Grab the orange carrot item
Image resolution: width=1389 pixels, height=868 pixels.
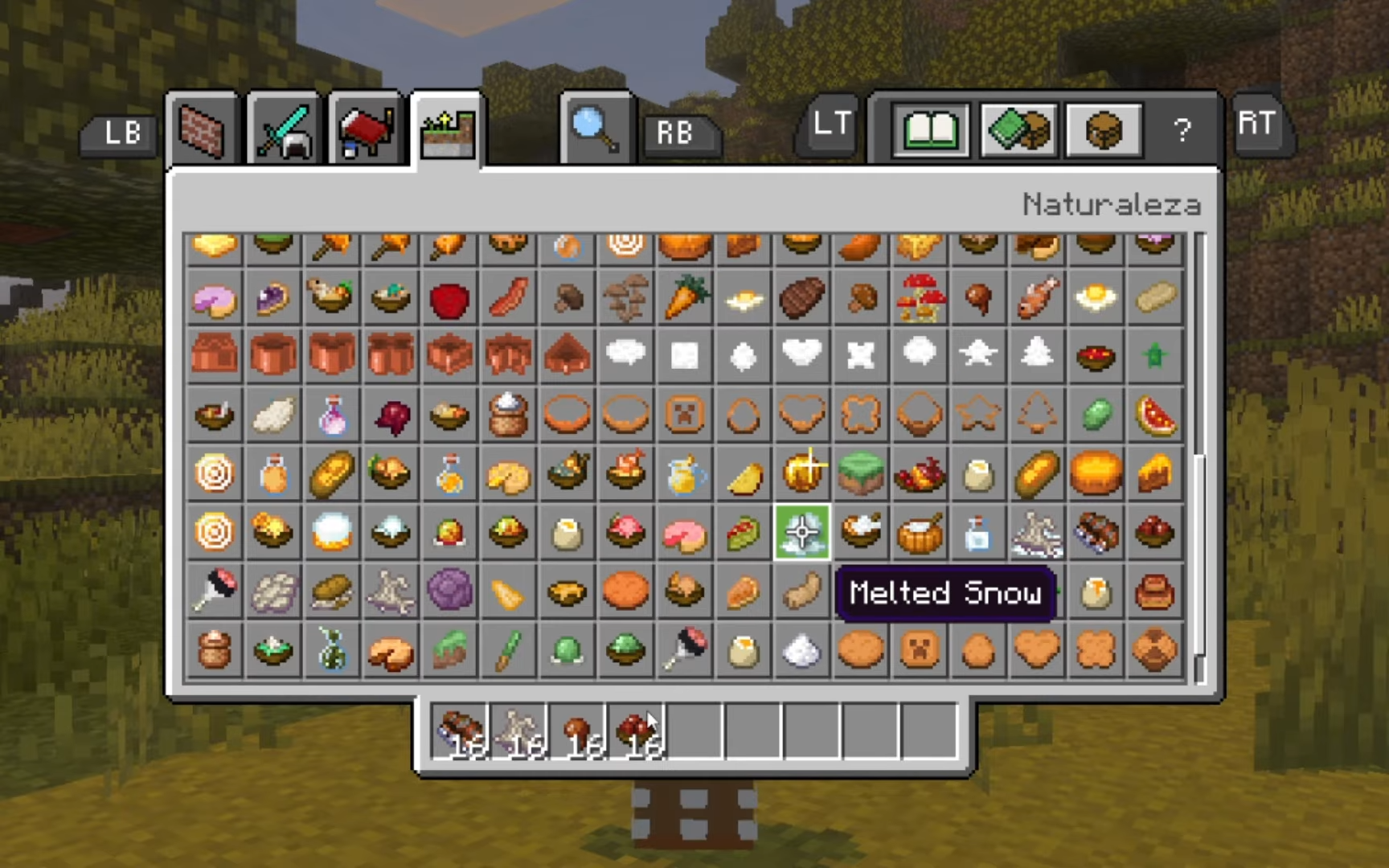685,297
